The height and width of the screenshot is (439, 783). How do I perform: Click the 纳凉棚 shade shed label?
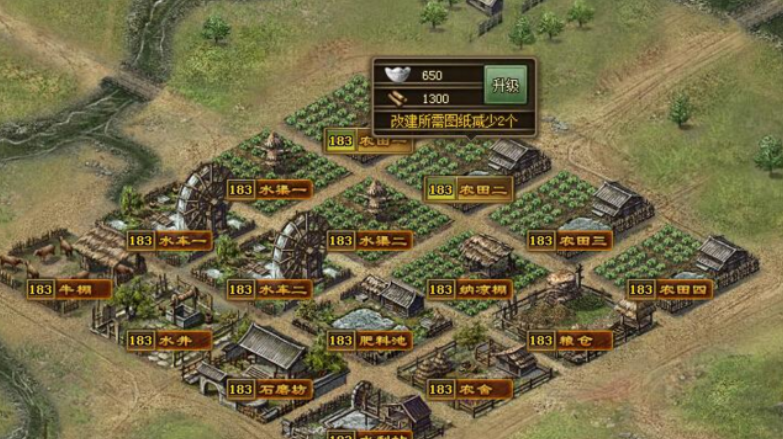pos(469,289)
